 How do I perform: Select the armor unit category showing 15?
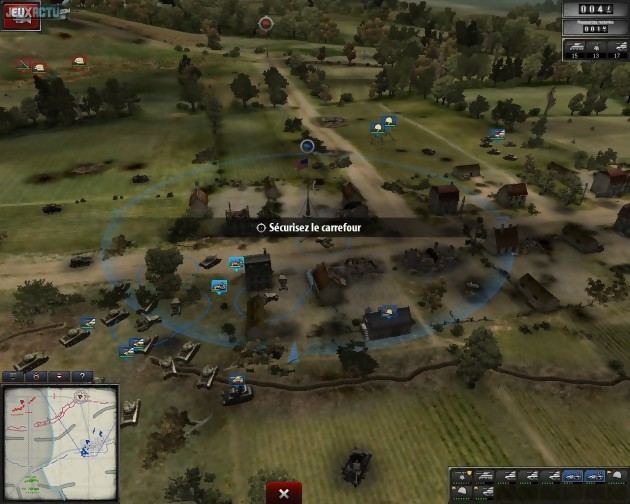575,48
